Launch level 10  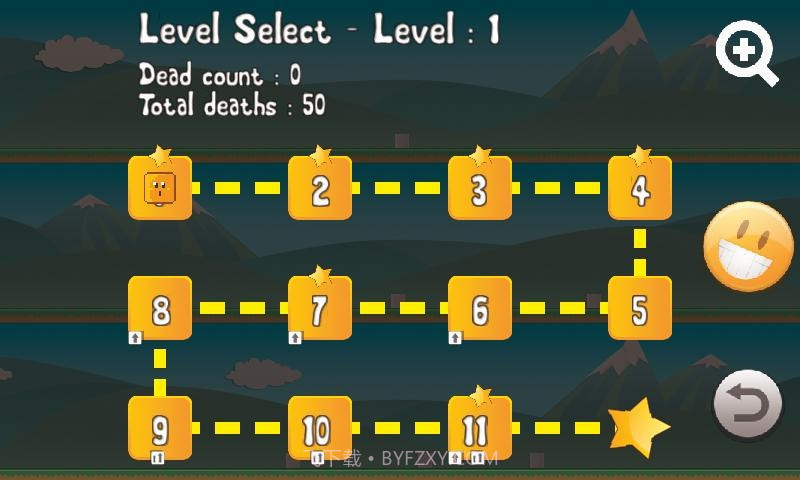[320, 428]
